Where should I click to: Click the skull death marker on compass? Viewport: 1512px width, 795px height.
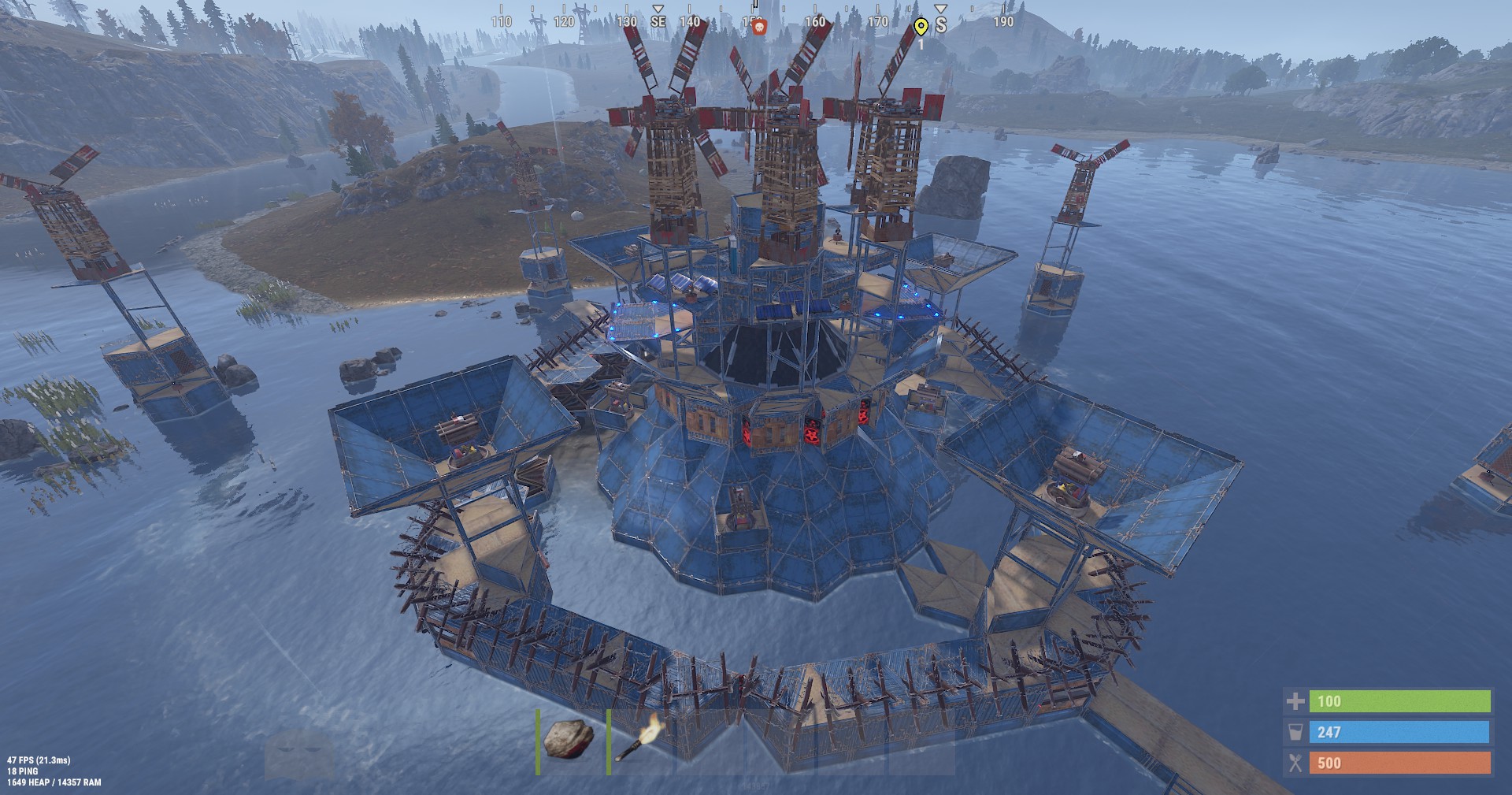pos(761,27)
